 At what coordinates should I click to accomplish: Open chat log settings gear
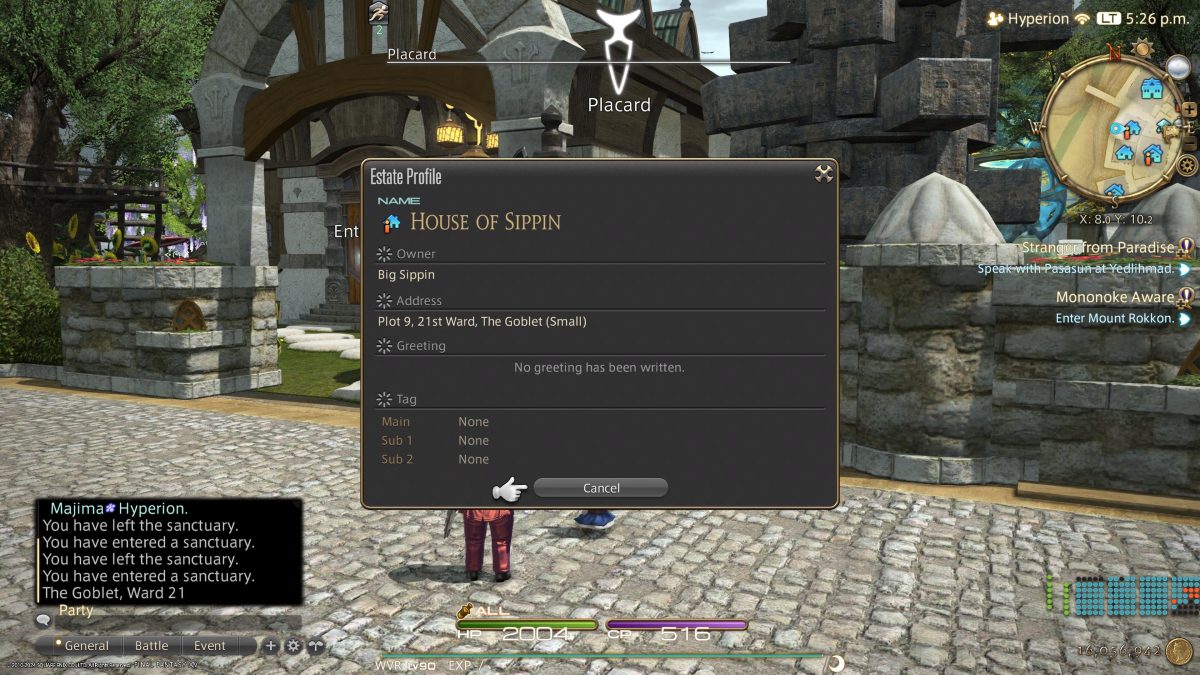(293, 646)
